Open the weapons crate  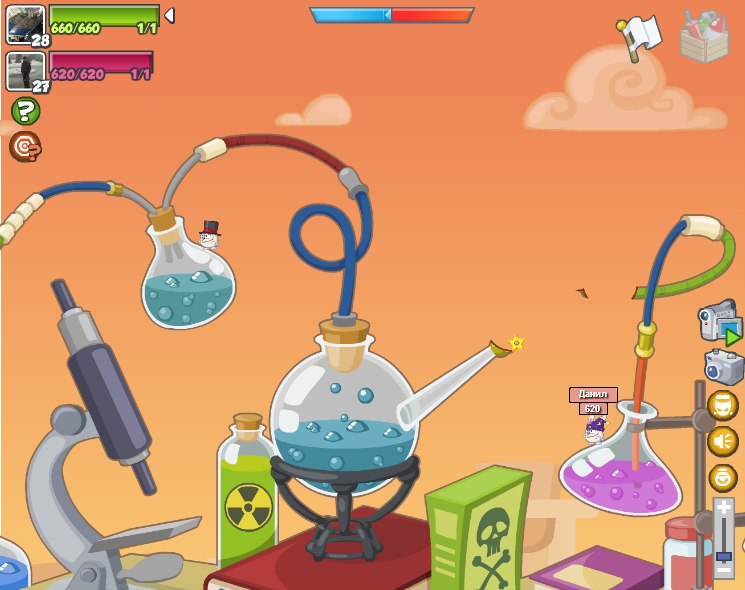[x=704, y=38]
